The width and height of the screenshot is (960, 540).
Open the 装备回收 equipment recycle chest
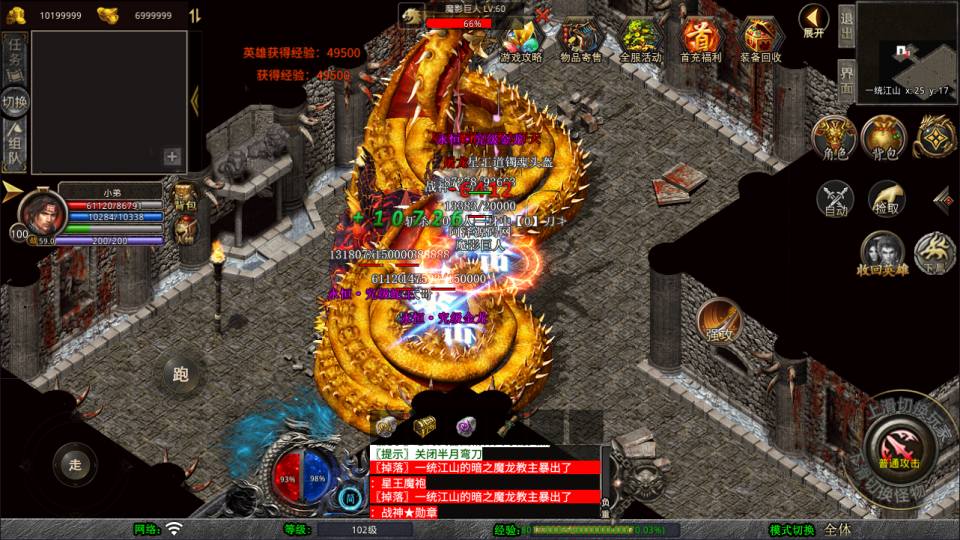[762, 41]
